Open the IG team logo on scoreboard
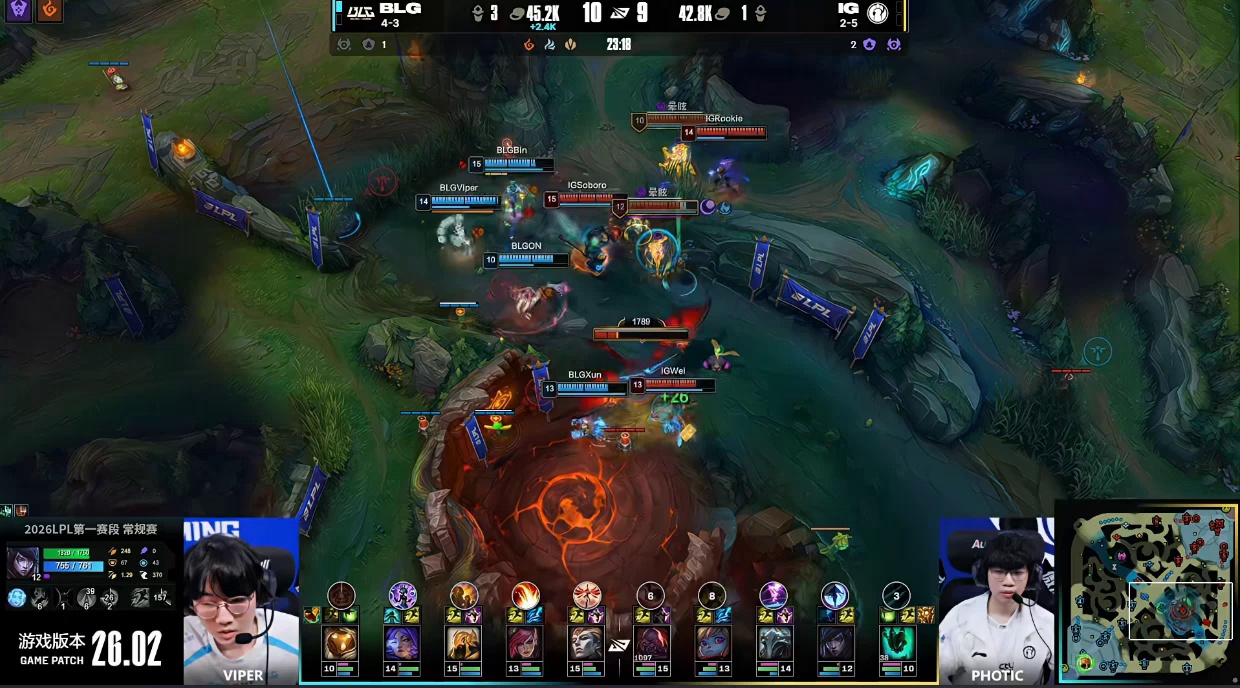The image size is (1240, 688). 878,13
